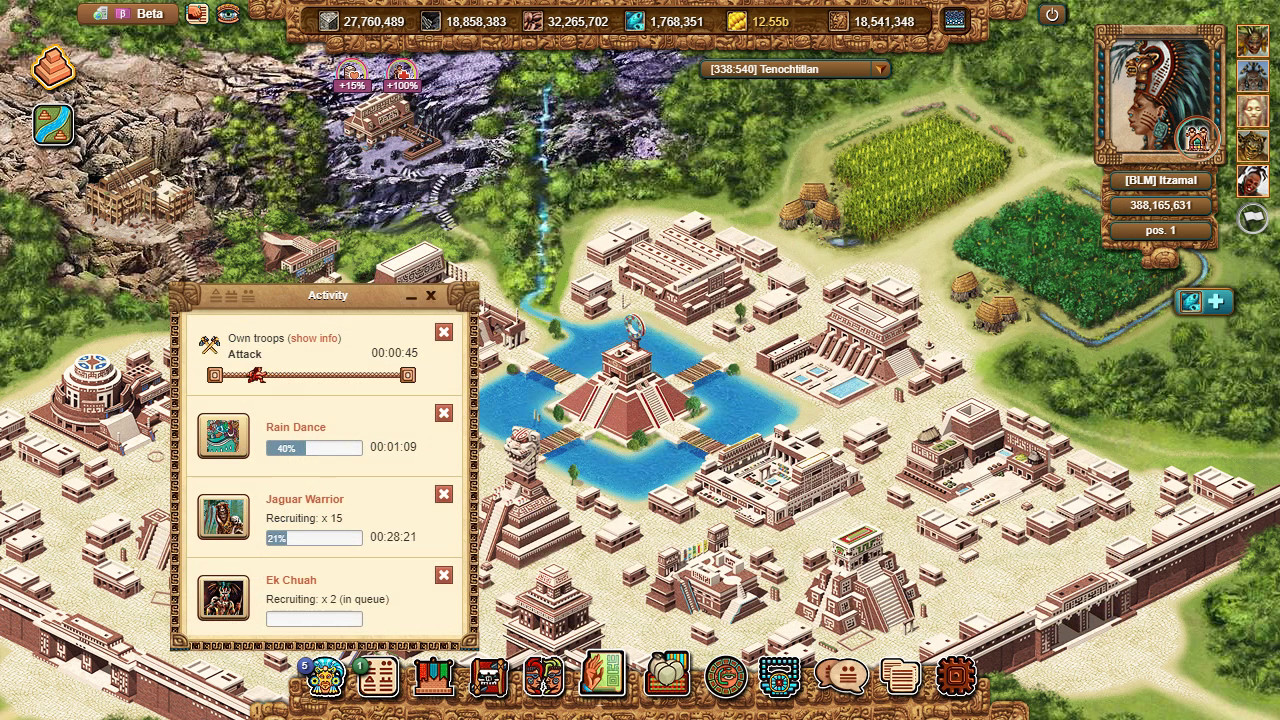The image size is (1280, 720).
Task: Cancel the Rain Dance activity
Action: tap(444, 413)
